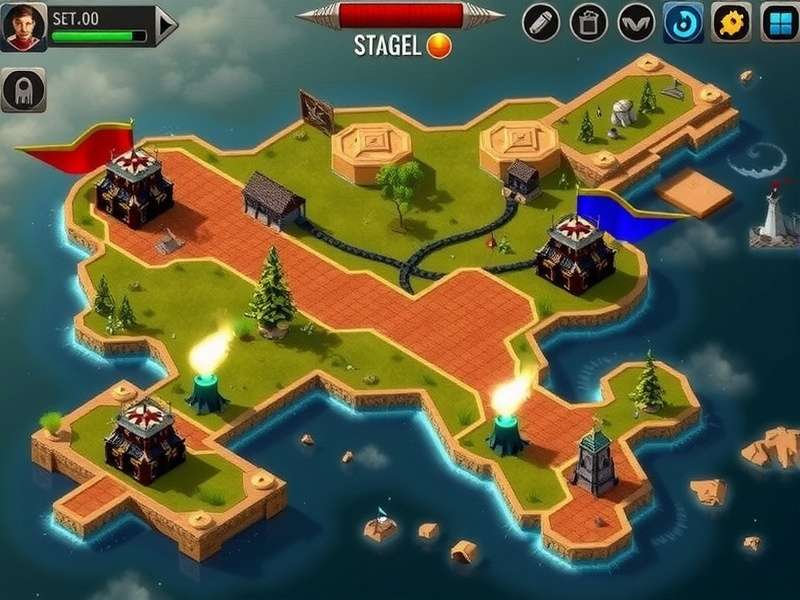Open settings with the orange gear
800x600 pixels.
(731, 22)
